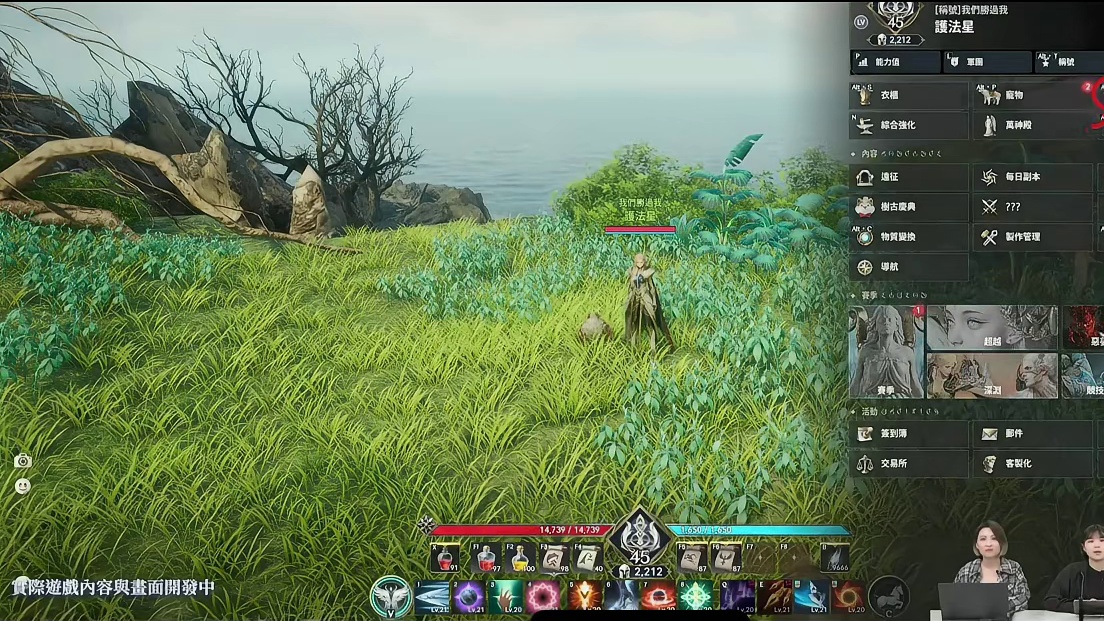
Task: Open the 導航 navigation entry
Action: [909, 267]
